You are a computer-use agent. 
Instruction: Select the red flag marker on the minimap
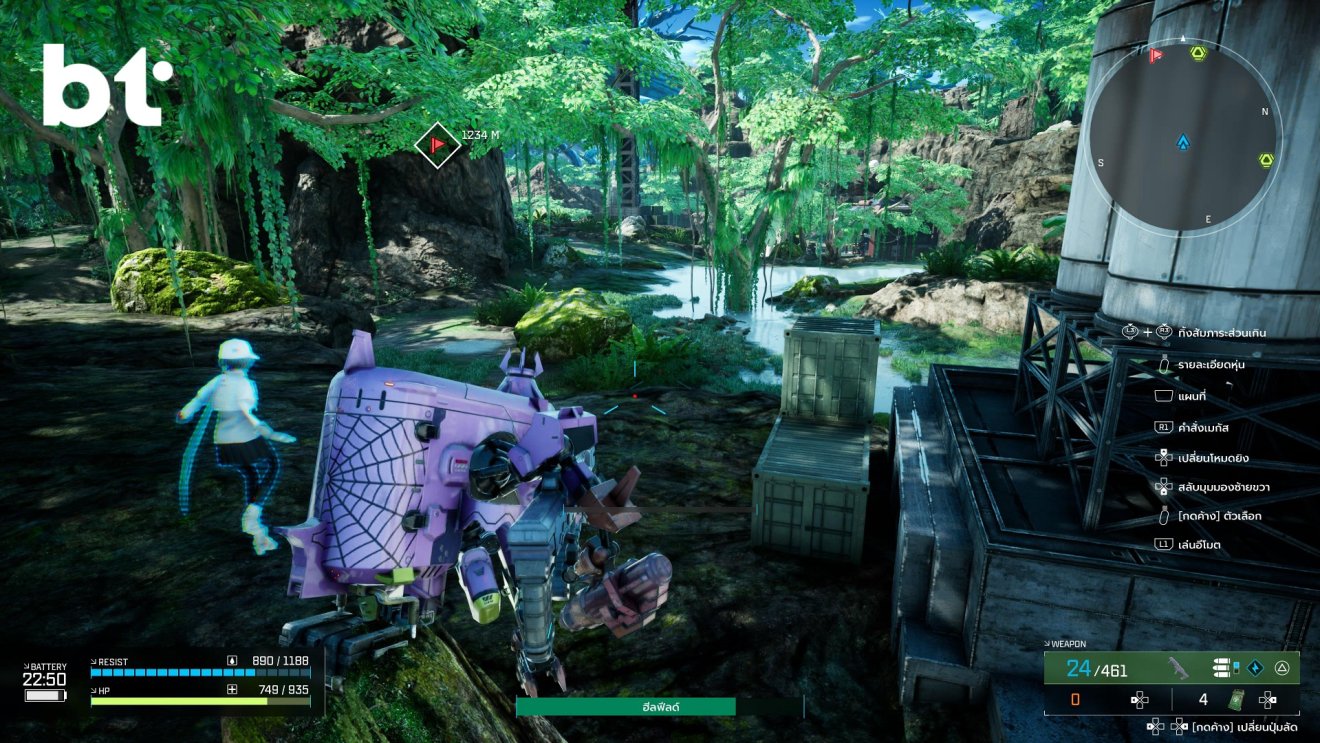(1157, 55)
